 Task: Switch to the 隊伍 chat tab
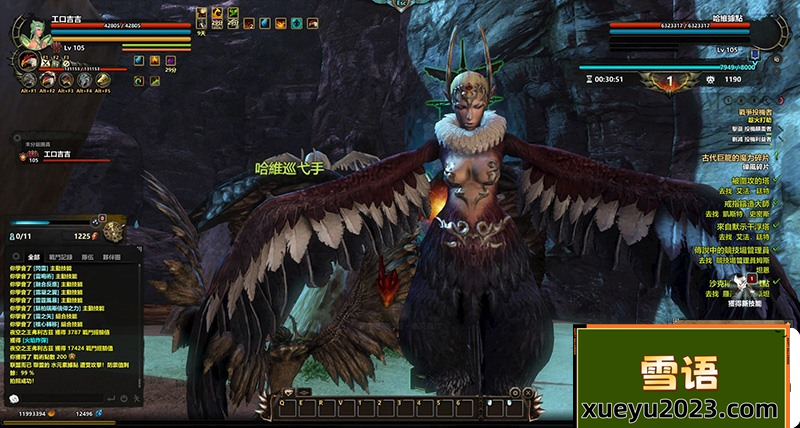(87, 257)
